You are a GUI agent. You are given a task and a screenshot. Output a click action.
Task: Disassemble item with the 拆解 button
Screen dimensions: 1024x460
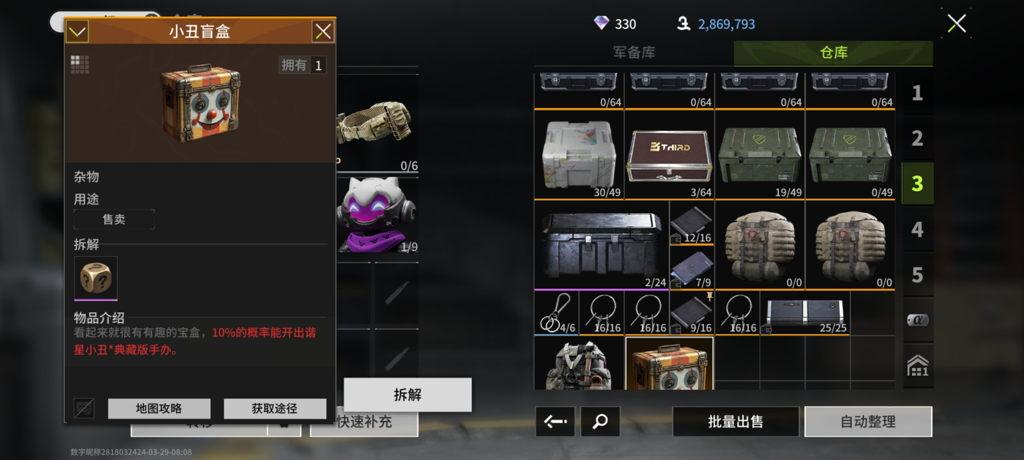[407, 394]
